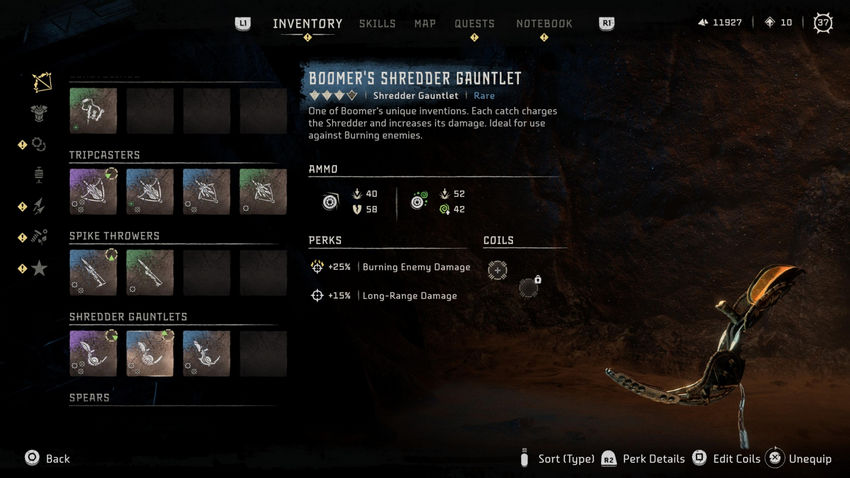
Task: Click the empty coil slot with plus
Action: pyautogui.click(x=497, y=270)
